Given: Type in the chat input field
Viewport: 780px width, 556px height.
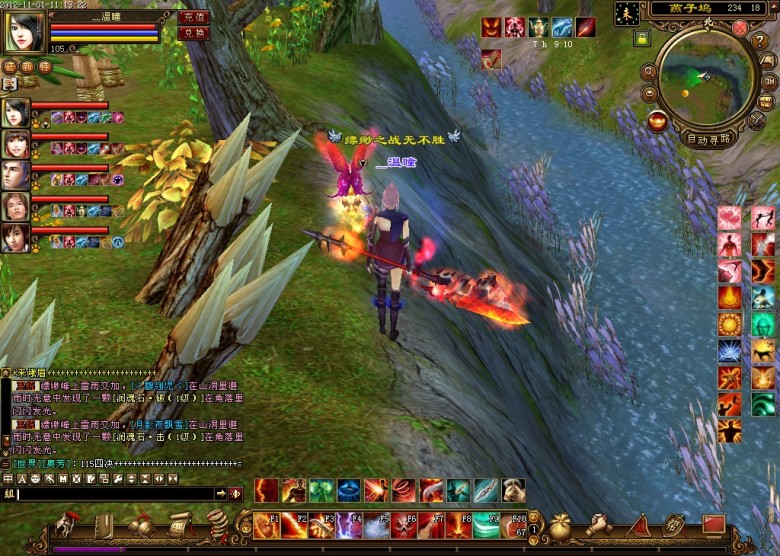Looking at the screenshot, I should 115,494.
